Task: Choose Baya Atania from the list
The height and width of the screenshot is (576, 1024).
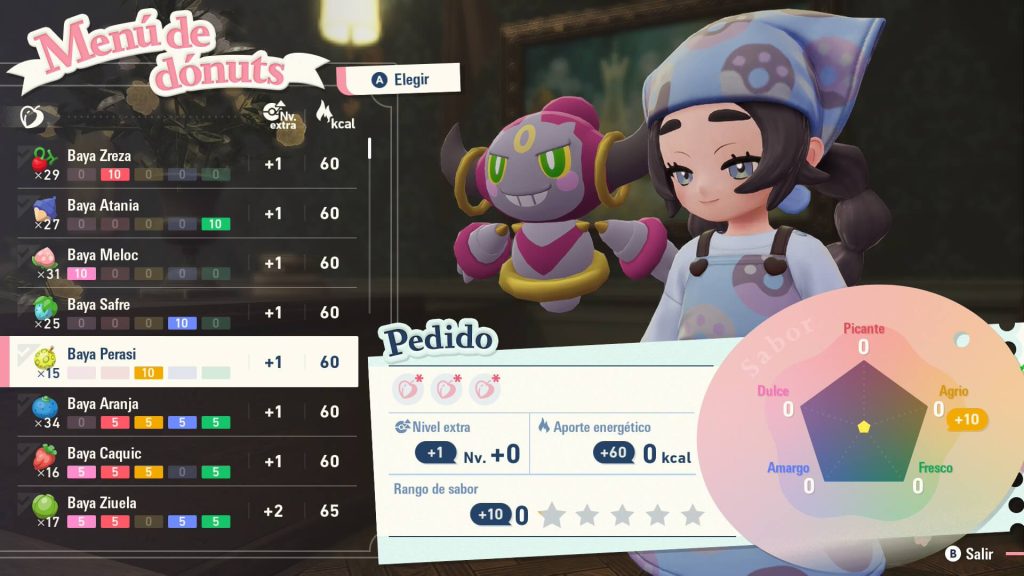Action: (187, 213)
